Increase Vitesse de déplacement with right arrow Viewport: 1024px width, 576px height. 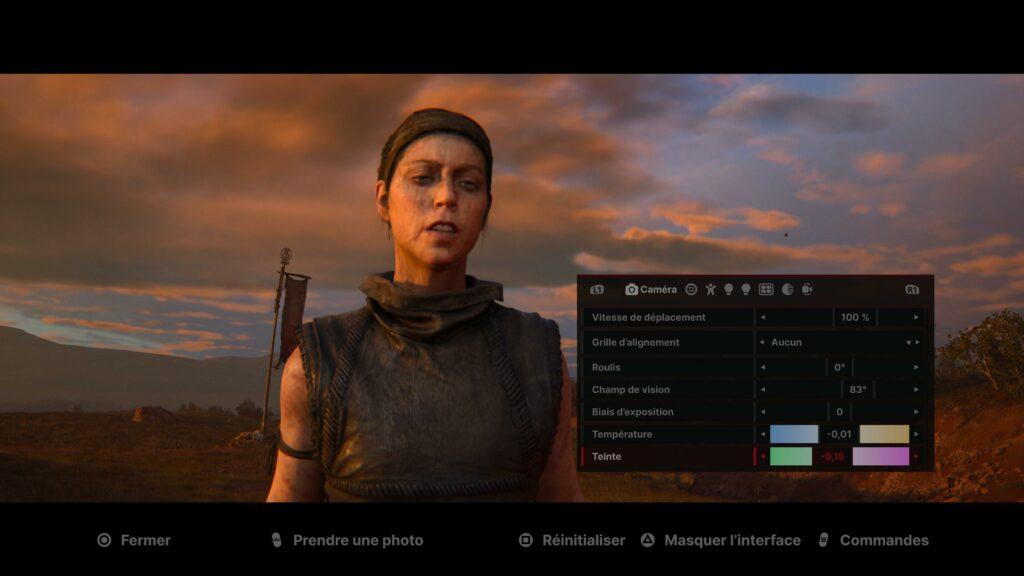[916, 317]
